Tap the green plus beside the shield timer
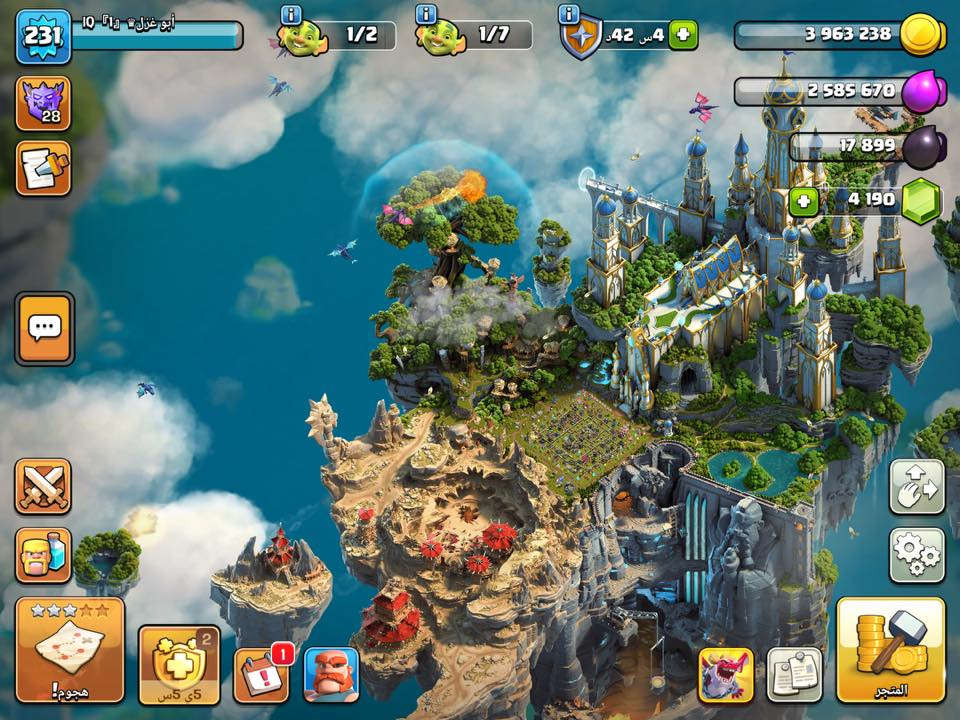The image size is (960, 720). (684, 35)
